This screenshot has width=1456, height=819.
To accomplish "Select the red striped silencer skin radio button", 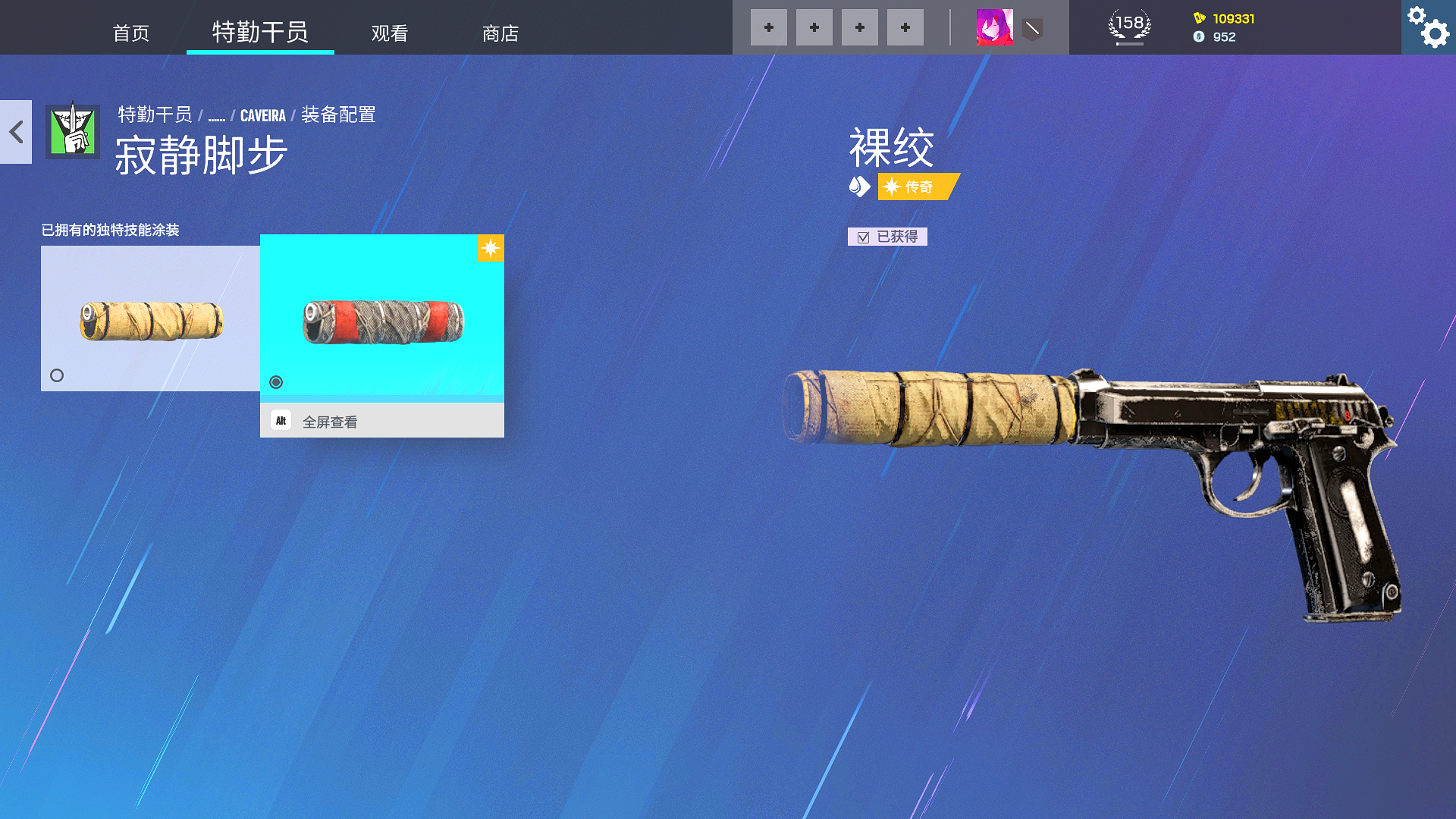I will [x=276, y=382].
